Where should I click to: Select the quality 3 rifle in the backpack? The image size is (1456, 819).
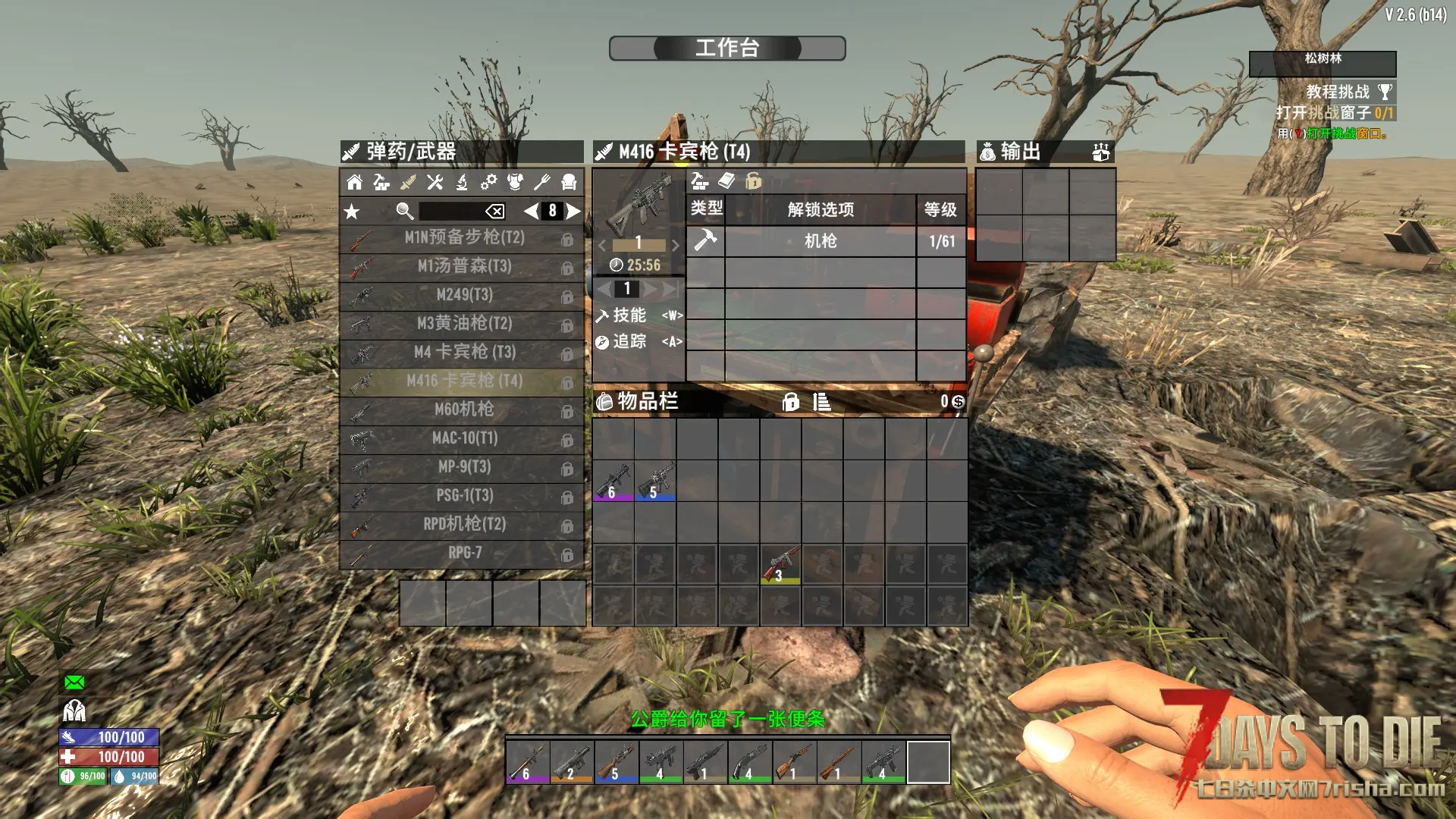click(x=780, y=564)
